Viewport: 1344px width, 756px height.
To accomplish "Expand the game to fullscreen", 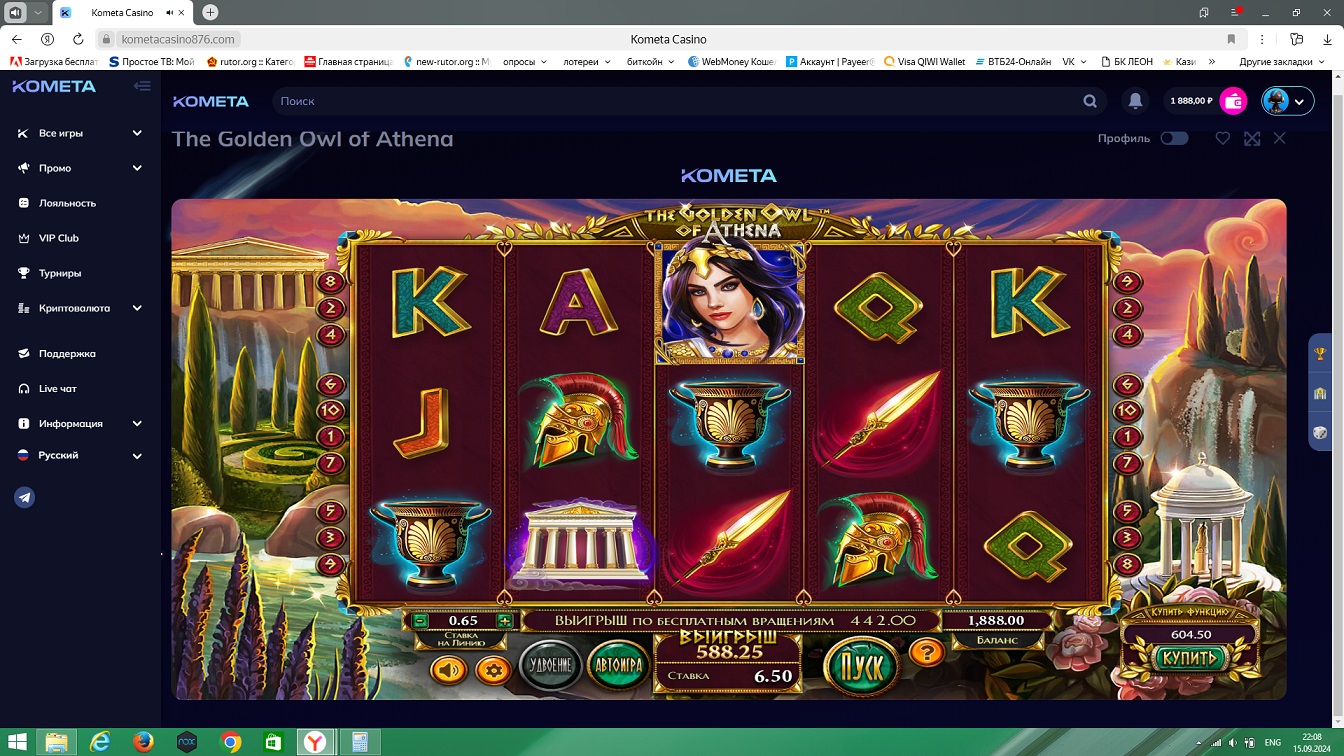I will (x=1252, y=139).
